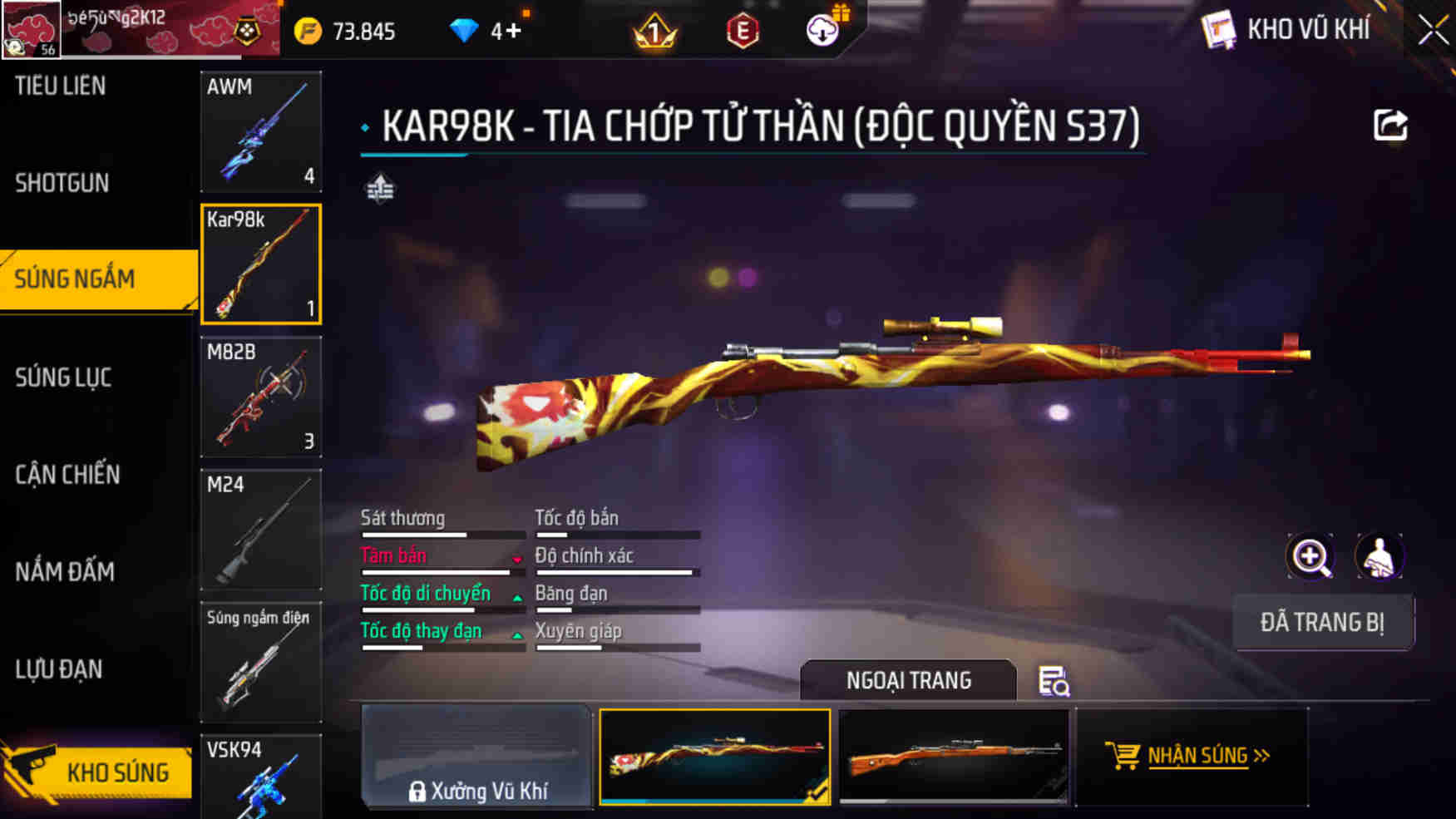Click the gold F coin currency icon

[307, 30]
